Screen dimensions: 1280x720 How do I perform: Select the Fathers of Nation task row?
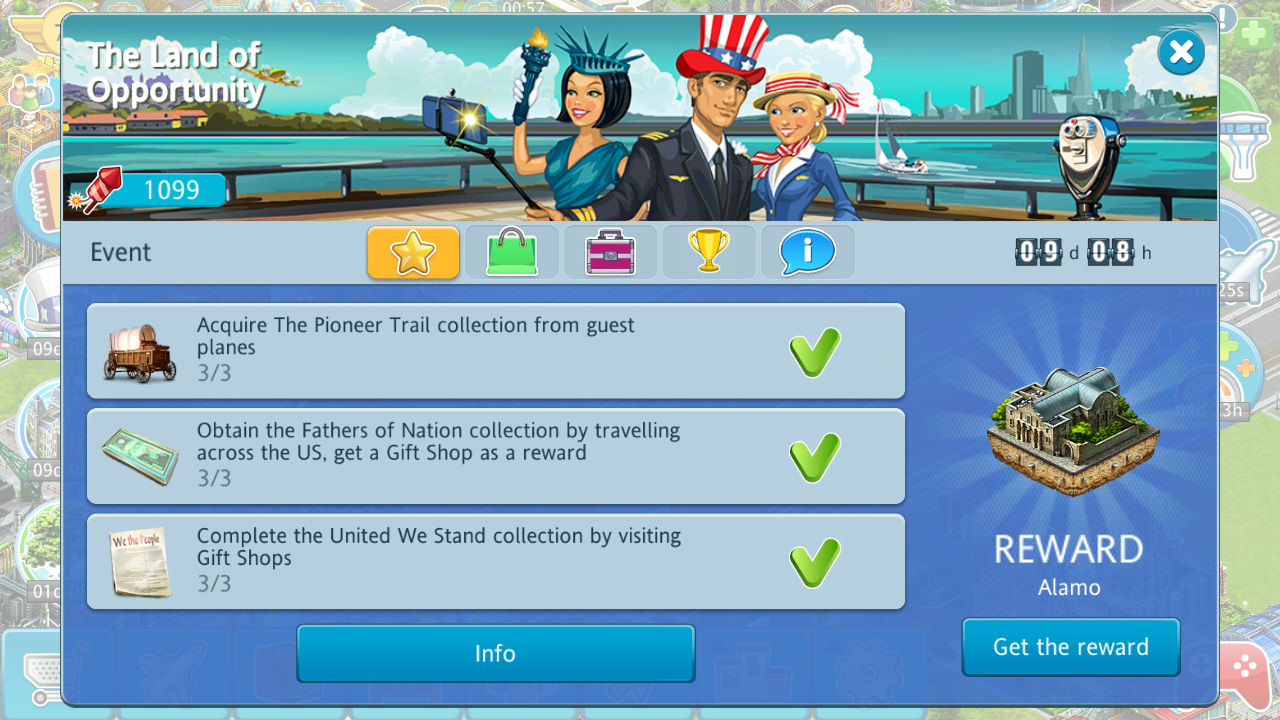[495, 456]
